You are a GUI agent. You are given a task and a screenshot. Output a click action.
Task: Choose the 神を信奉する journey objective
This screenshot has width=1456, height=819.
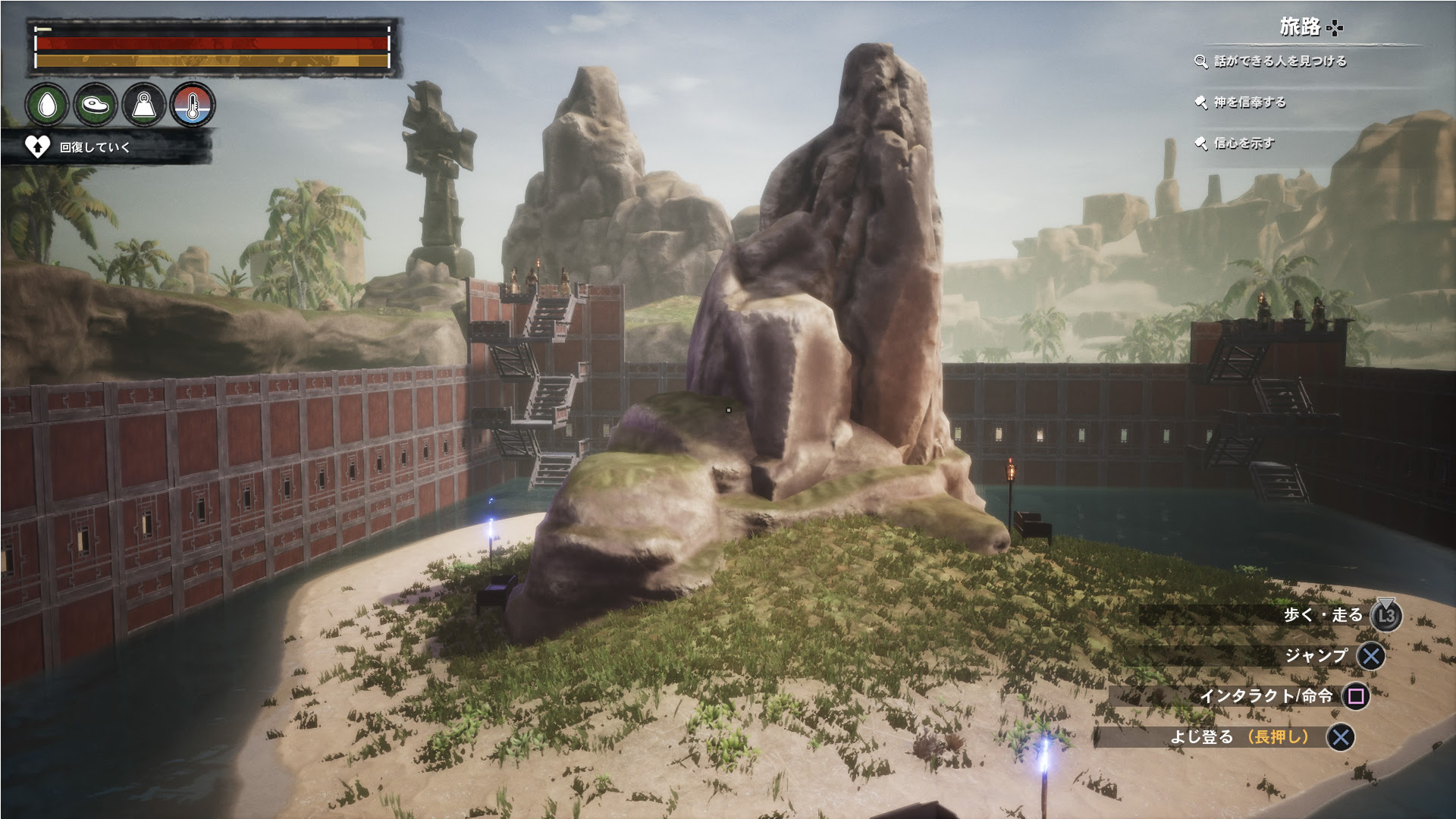1248,102
